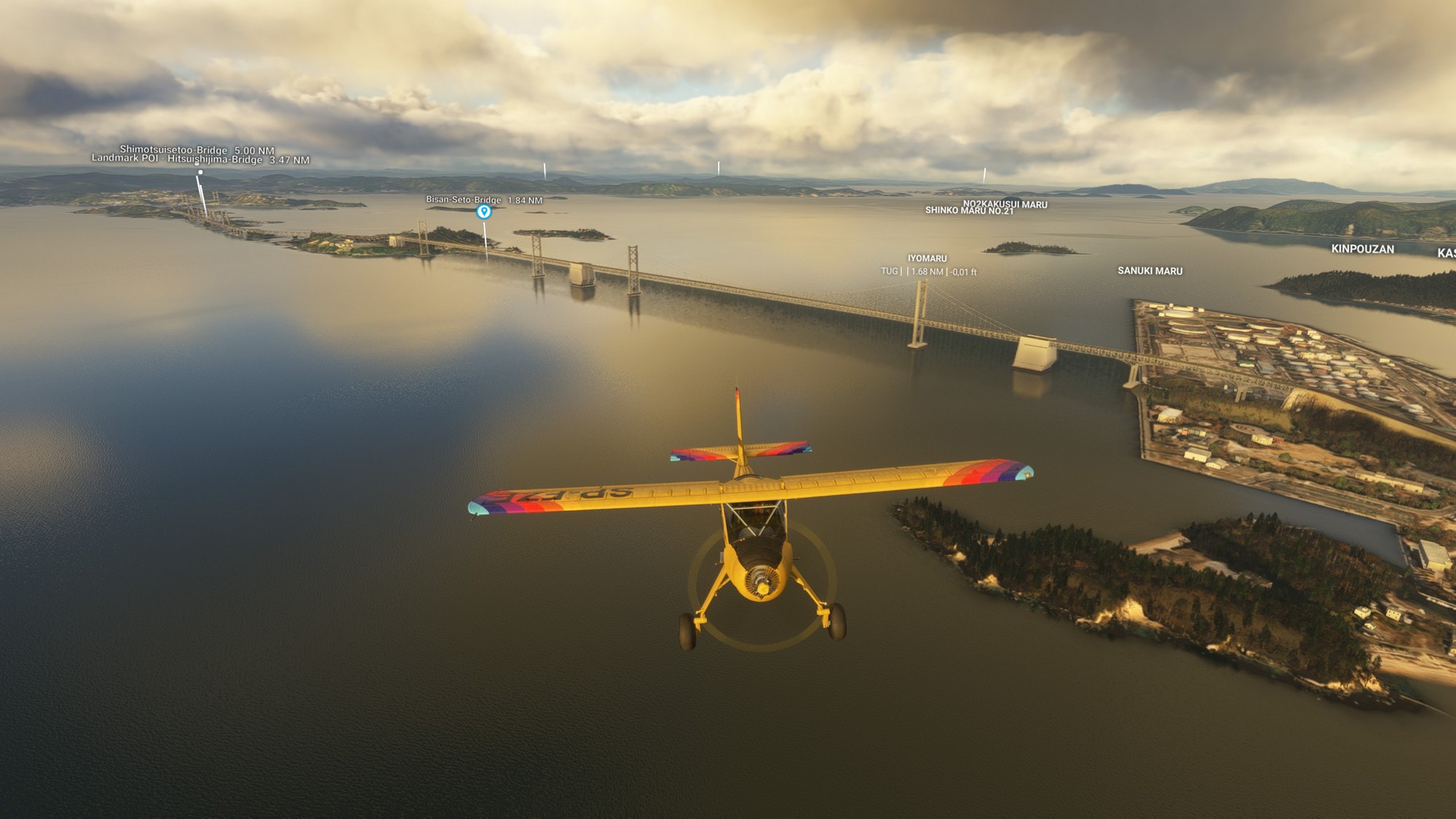Select the Hitsuishijima-Bridge Landmark POI label
The width and height of the screenshot is (1456, 819).
point(200,159)
